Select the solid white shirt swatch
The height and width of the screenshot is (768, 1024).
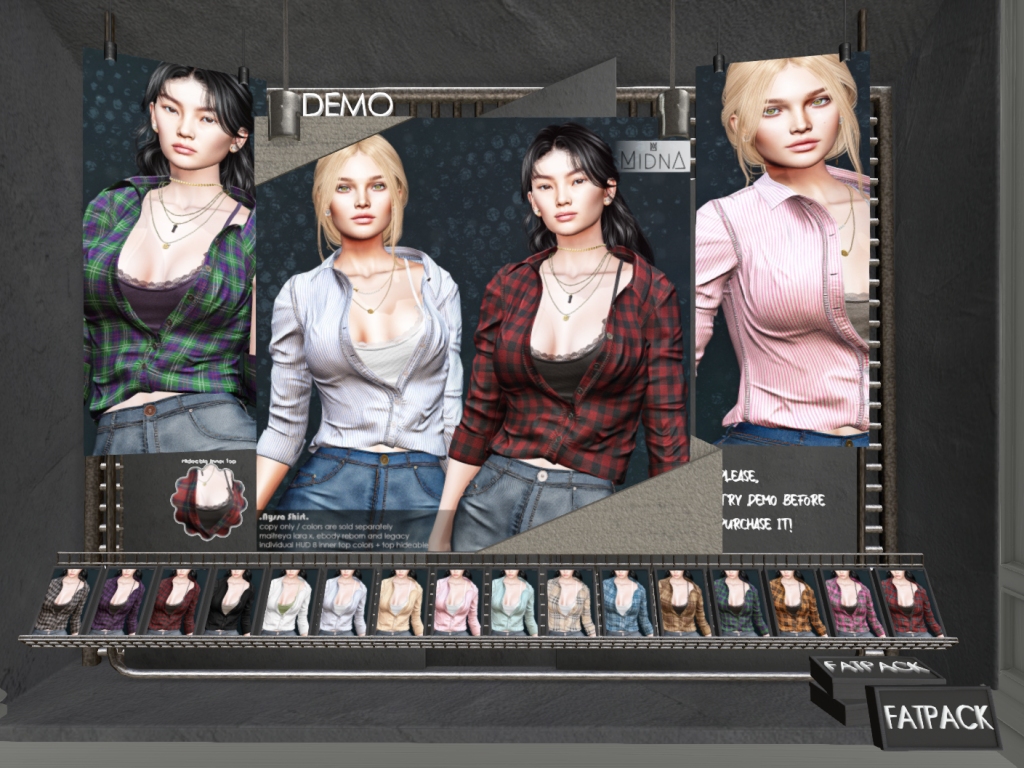pyautogui.click(x=289, y=603)
